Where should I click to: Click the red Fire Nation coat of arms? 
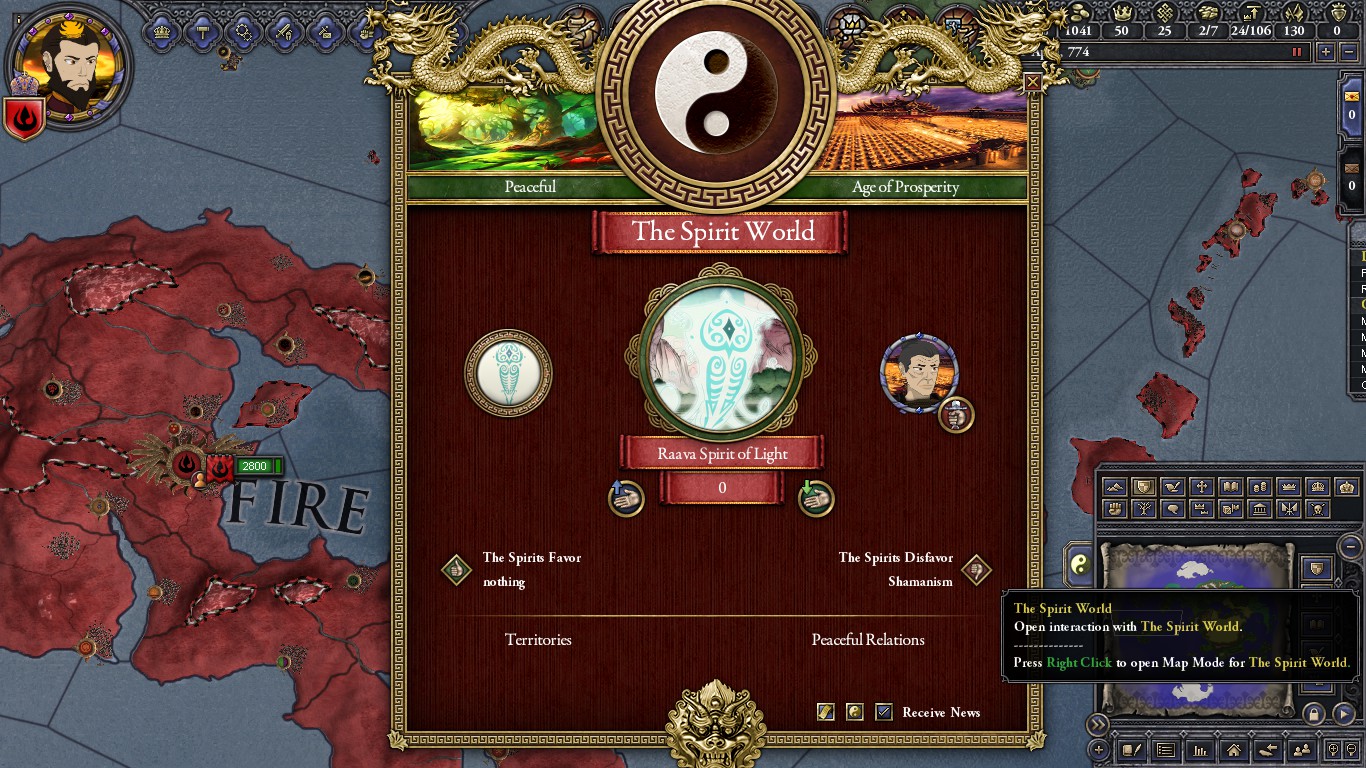tap(24, 118)
